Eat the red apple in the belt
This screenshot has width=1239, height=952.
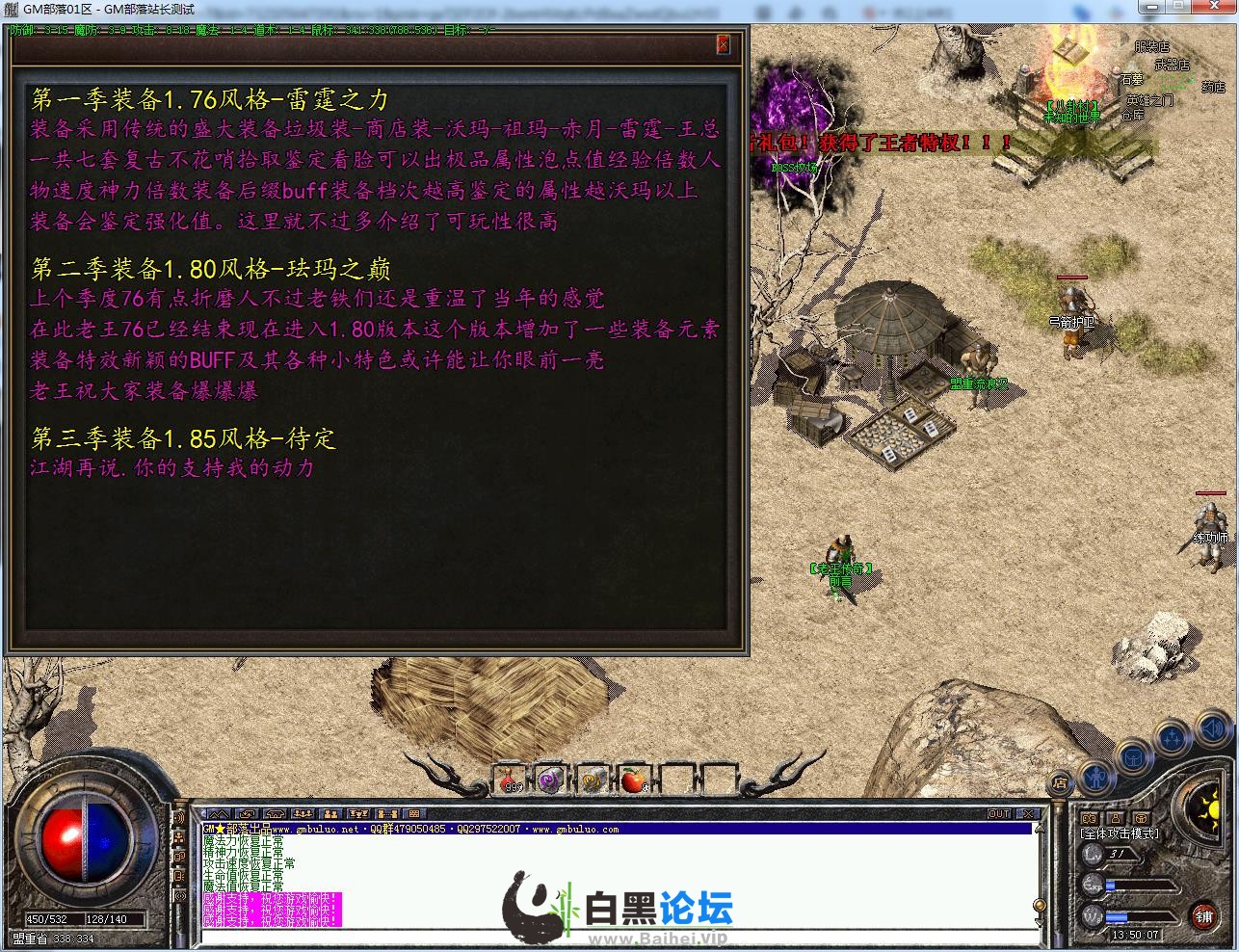(x=632, y=780)
